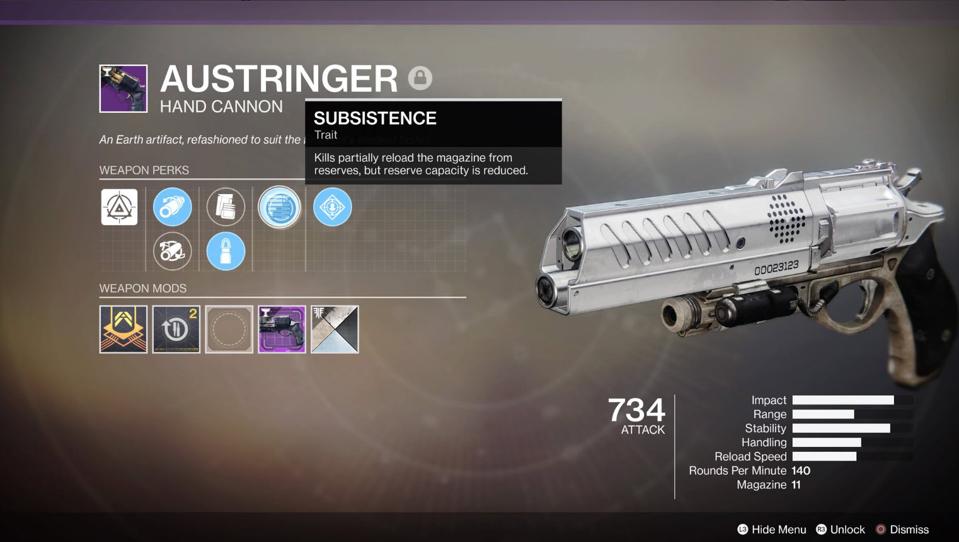Viewport: 959px width, 542px height.
Task: Choose the blue crosshair trait perk
Action: point(332,207)
